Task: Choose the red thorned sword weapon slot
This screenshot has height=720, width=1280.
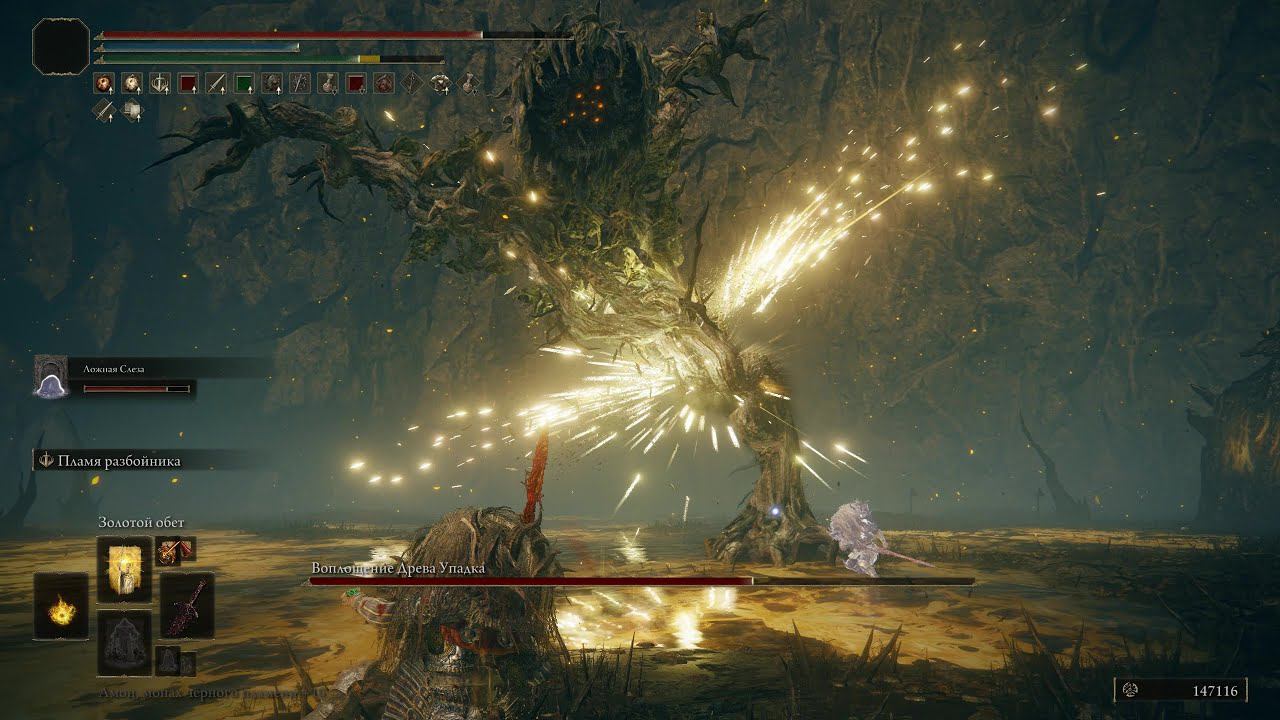Action: (x=188, y=605)
